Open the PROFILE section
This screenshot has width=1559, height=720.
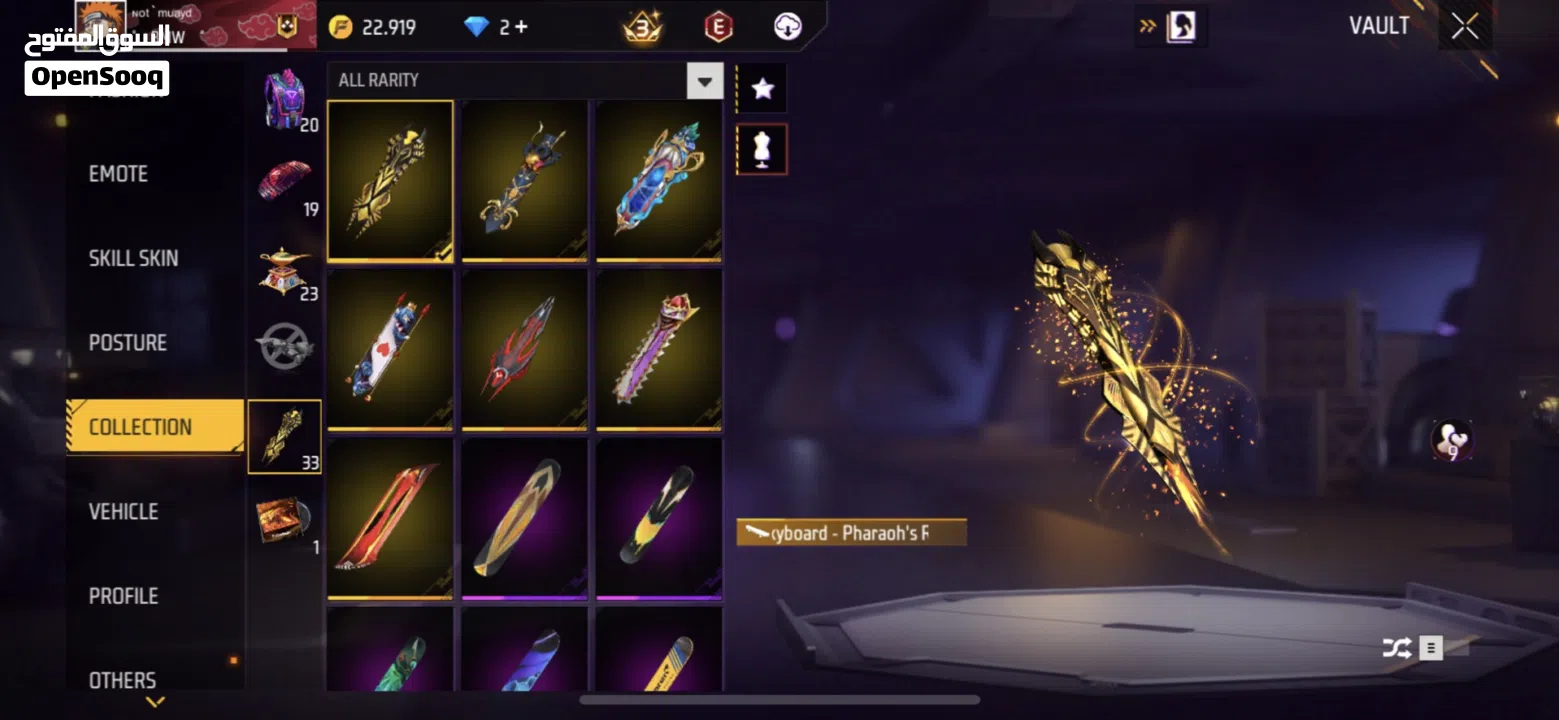[121, 595]
